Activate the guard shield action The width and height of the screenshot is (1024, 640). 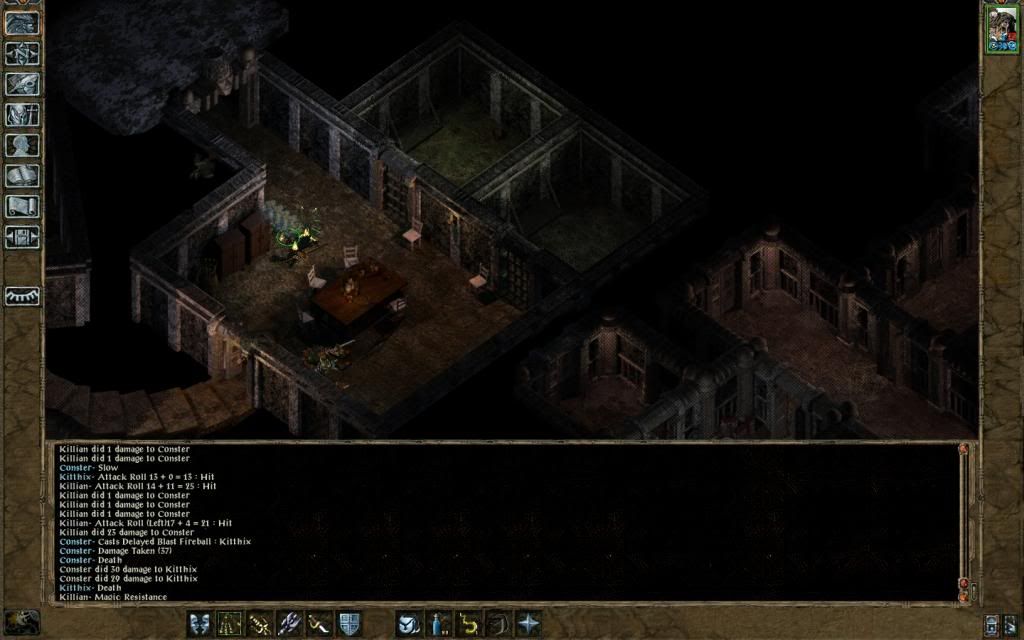point(349,623)
